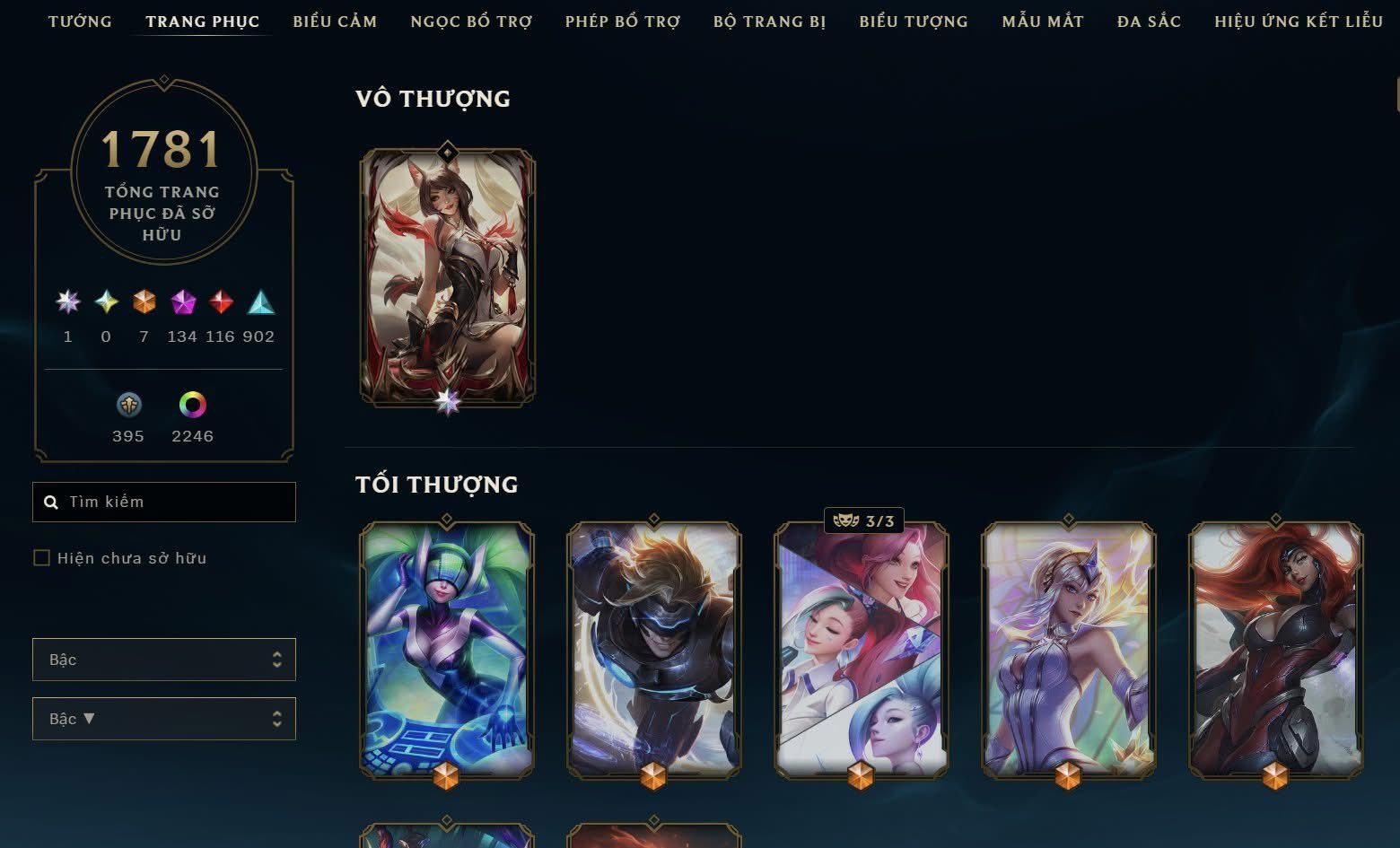1400x848 pixels.
Task: Click the theater masks 3/3 badge
Action: [x=864, y=519]
